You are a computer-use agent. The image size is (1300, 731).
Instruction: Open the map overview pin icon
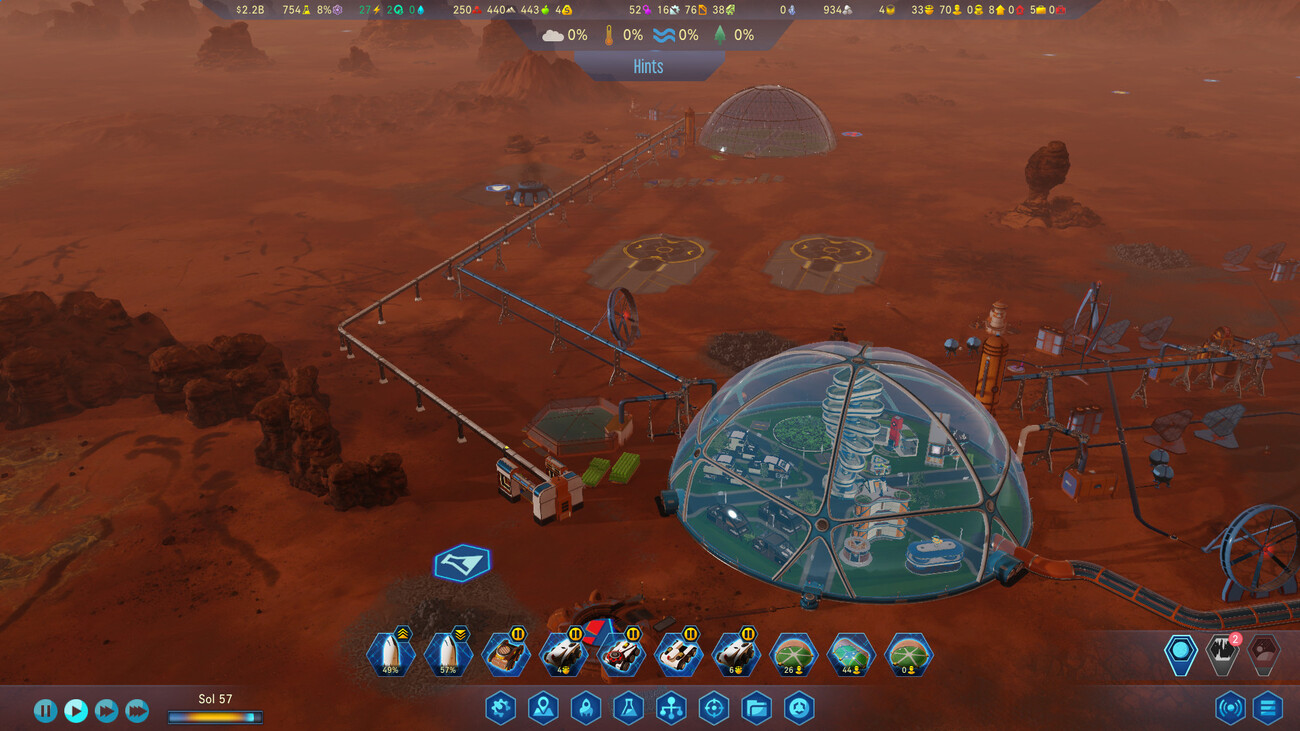(543, 708)
